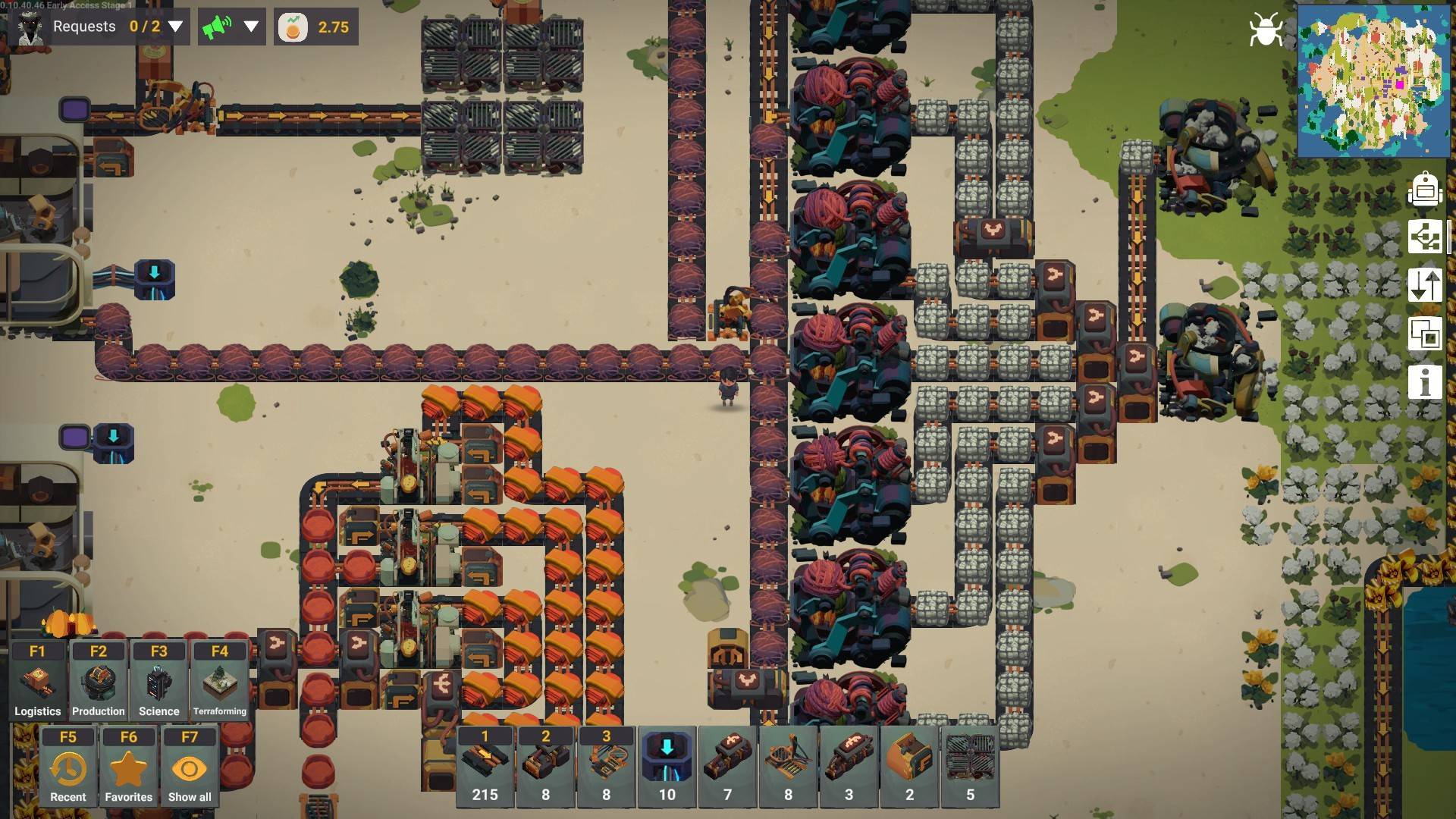Open the island minimap
This screenshot has height=819, width=1456.
click(1373, 80)
